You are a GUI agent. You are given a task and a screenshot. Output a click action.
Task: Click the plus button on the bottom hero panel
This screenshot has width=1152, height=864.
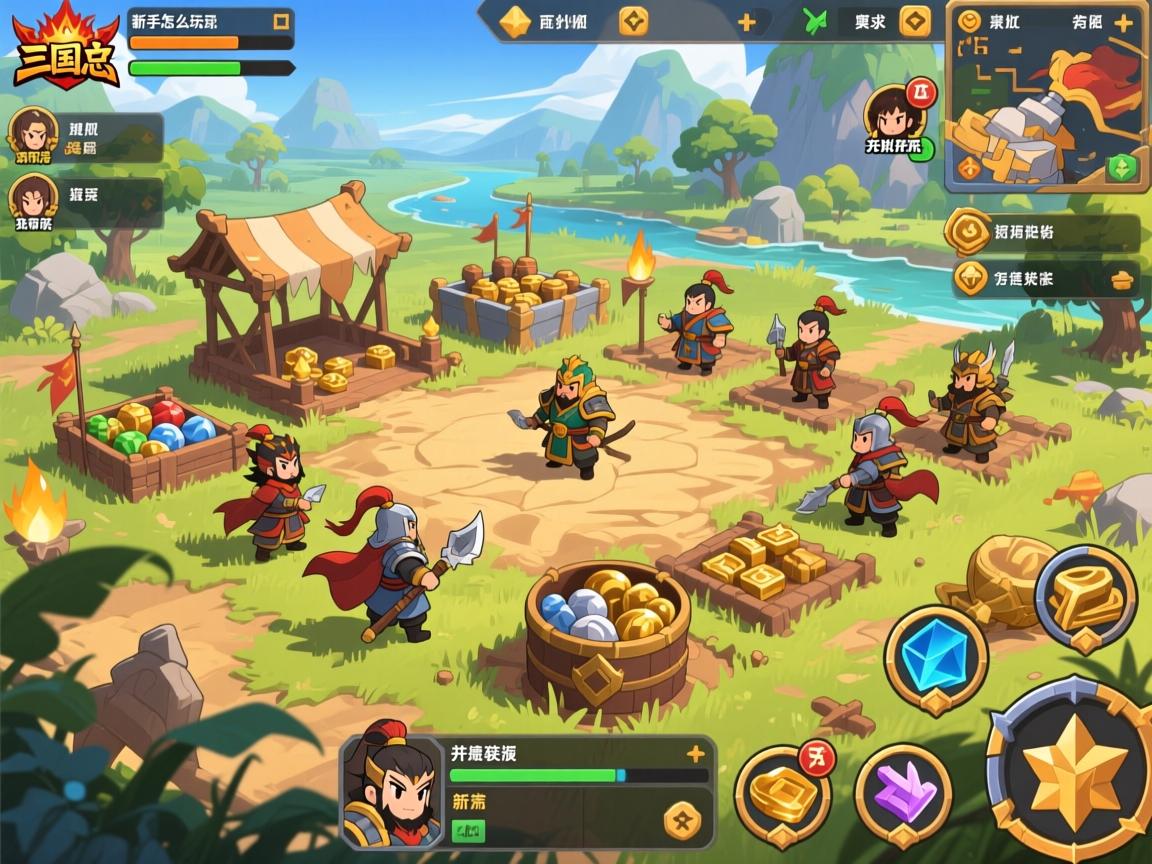click(x=696, y=754)
